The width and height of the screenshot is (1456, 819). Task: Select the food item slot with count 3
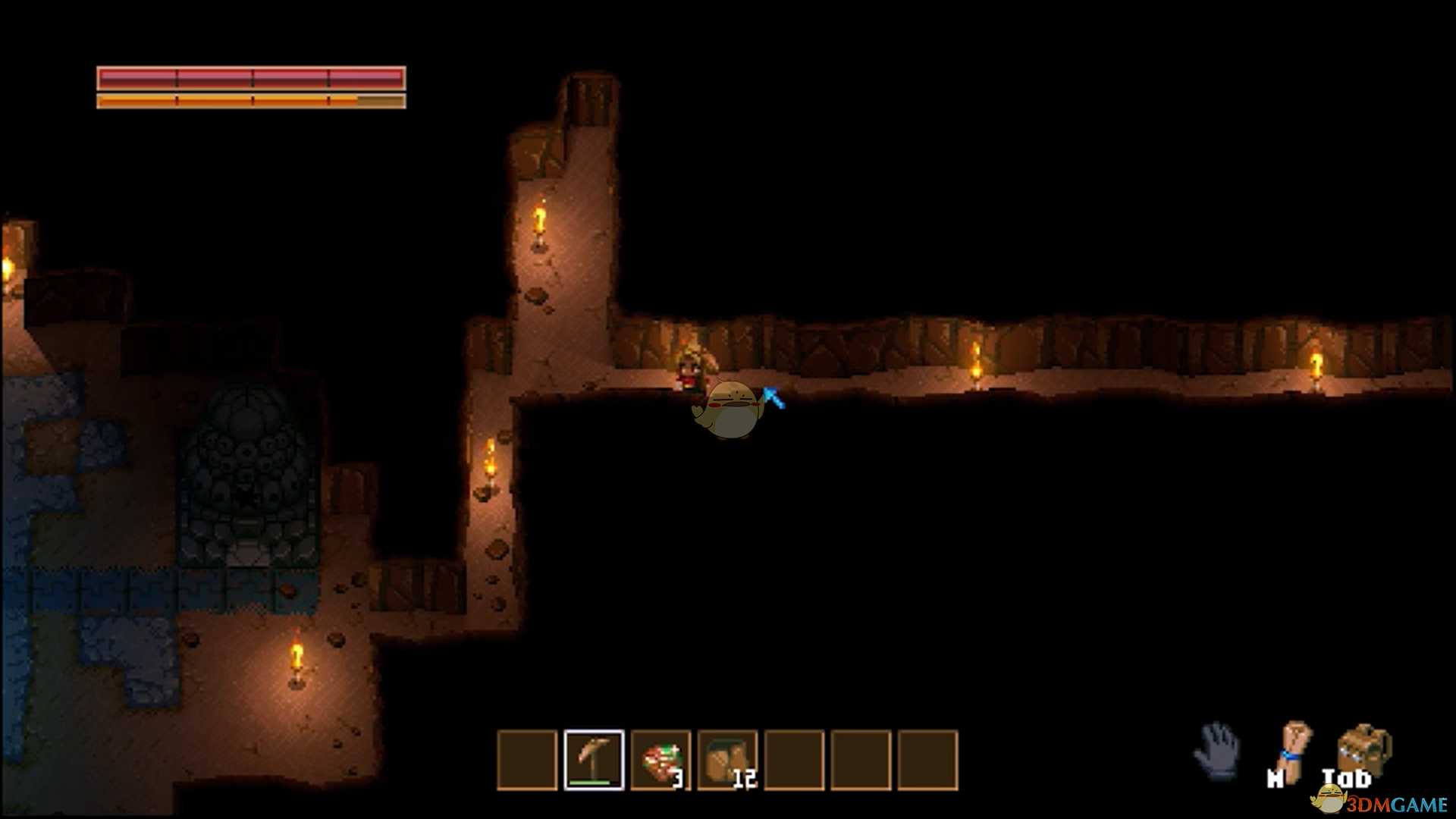661,760
